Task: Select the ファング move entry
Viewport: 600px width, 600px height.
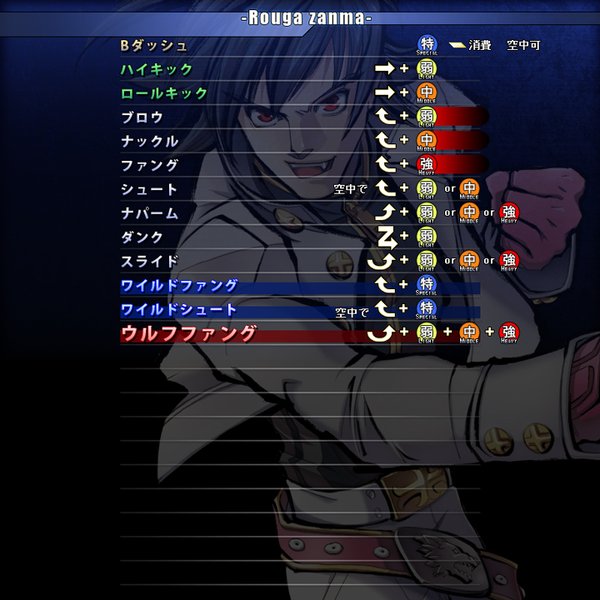Action: click(x=149, y=165)
